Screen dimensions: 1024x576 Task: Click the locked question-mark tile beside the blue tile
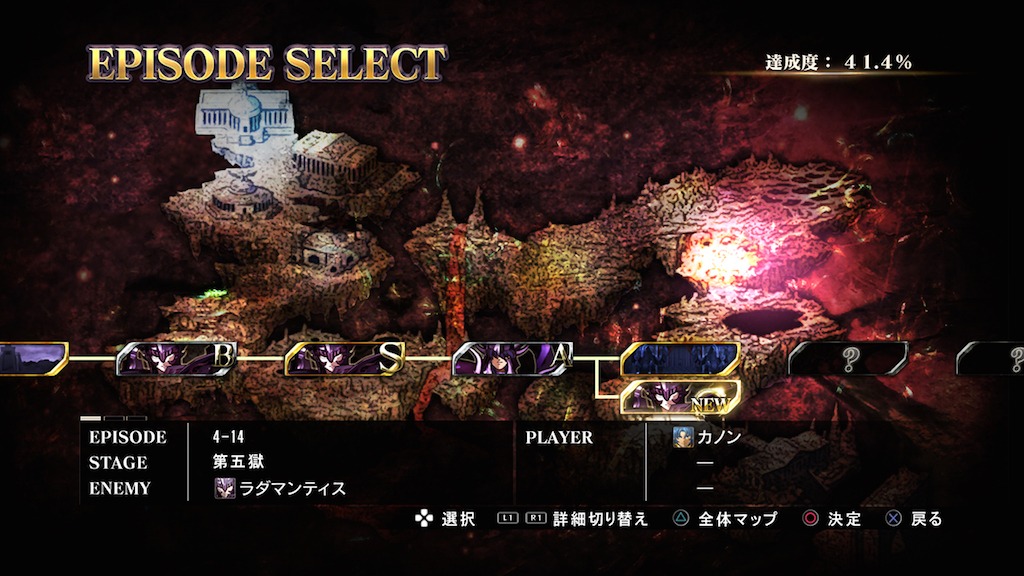[848, 358]
